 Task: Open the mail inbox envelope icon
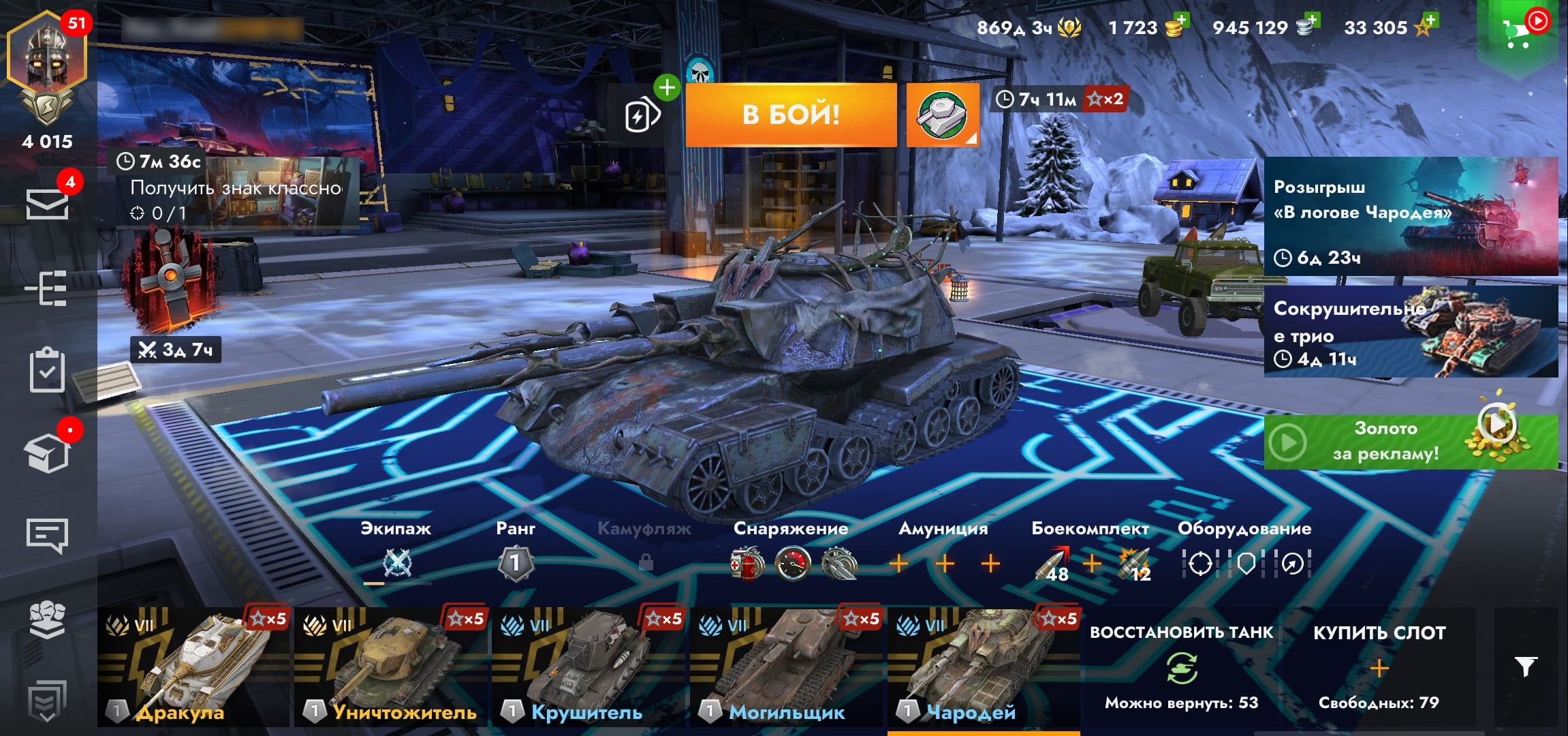pos(47,203)
